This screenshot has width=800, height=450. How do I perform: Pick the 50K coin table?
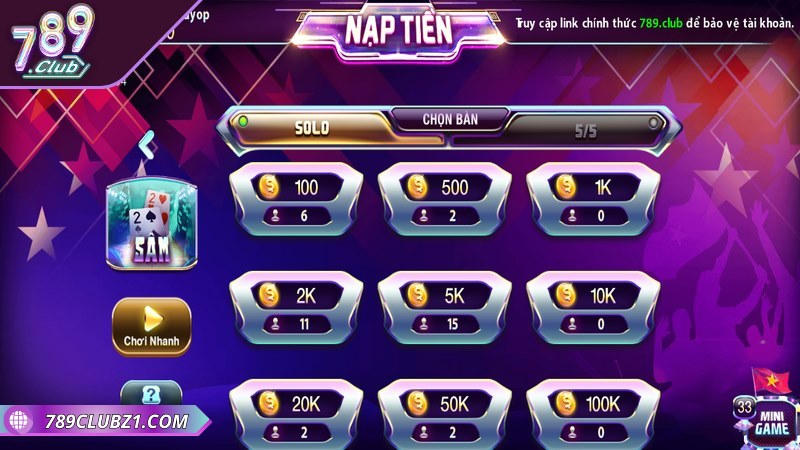pyautogui.click(x=443, y=413)
